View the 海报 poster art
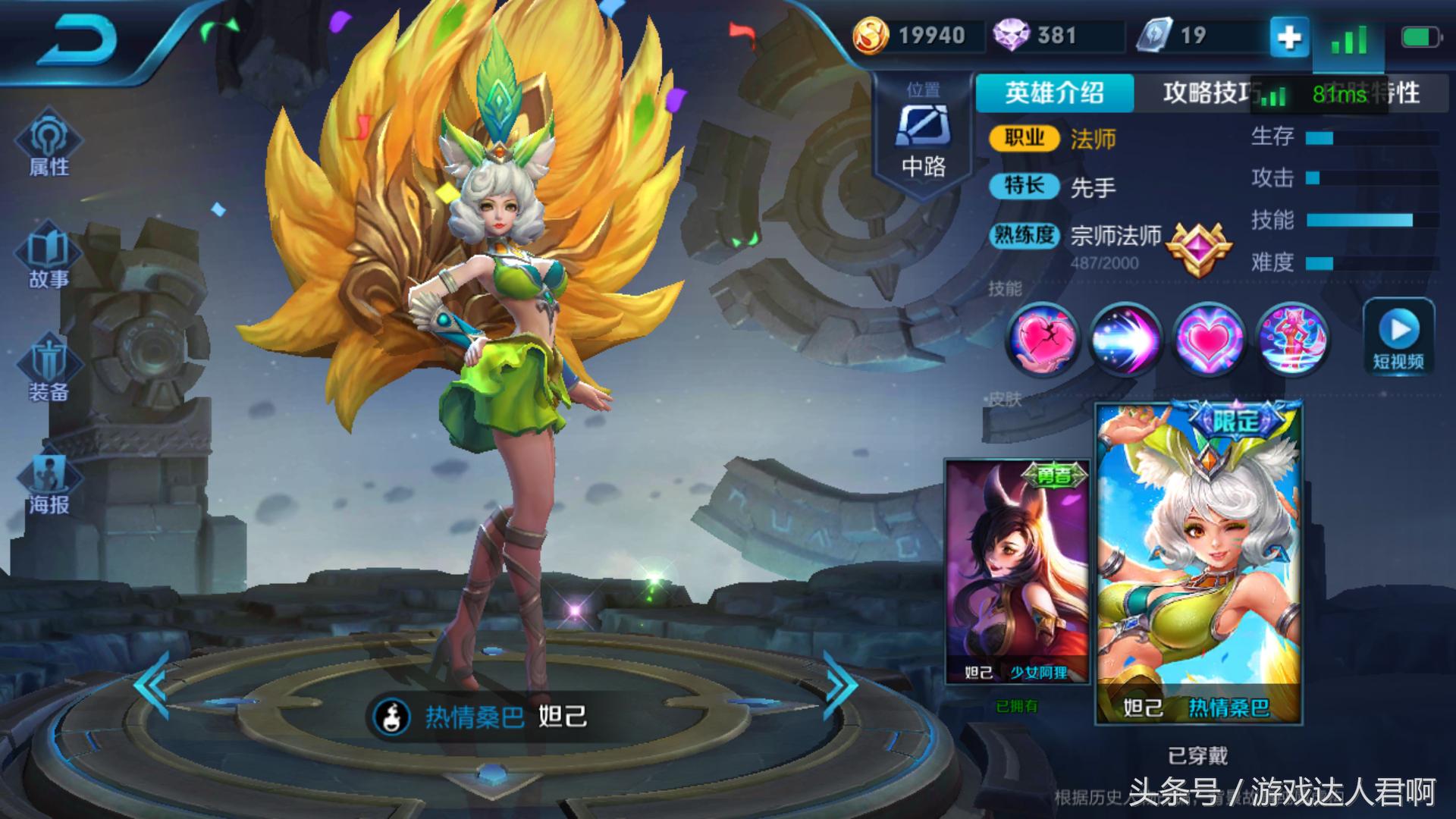This screenshot has height=819, width=1456. pyautogui.click(x=49, y=483)
